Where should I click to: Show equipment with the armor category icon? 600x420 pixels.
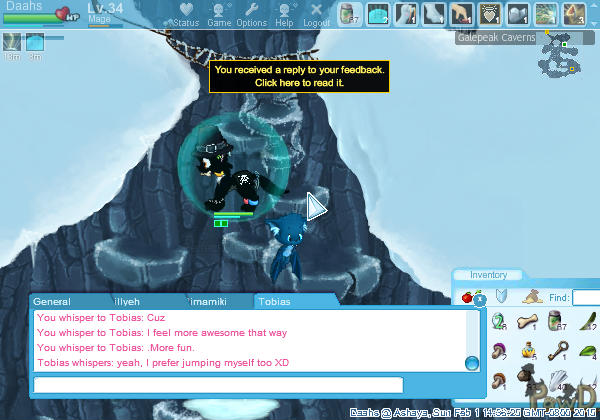tap(503, 297)
